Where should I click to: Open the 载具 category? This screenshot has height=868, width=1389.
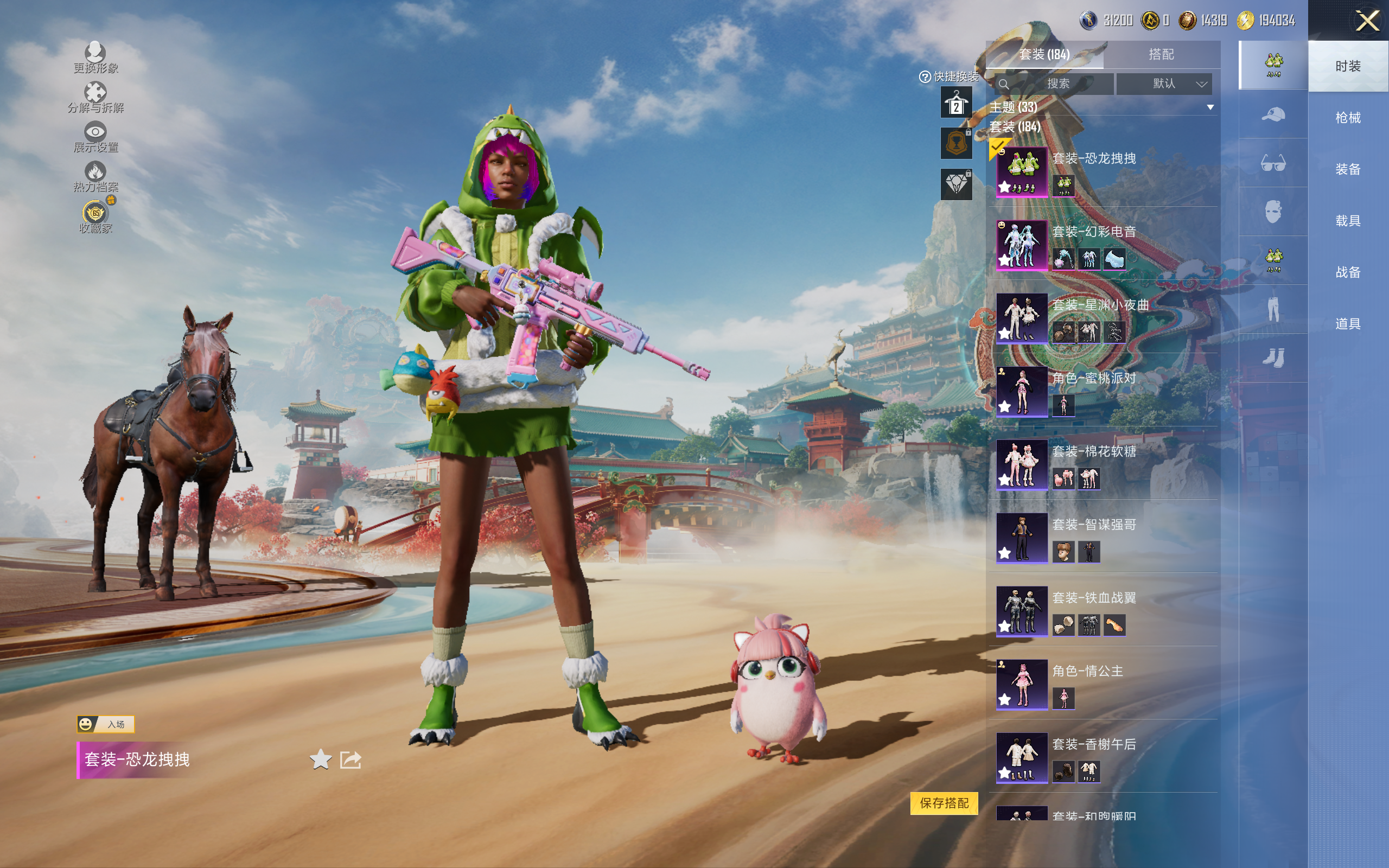pos(1348,221)
